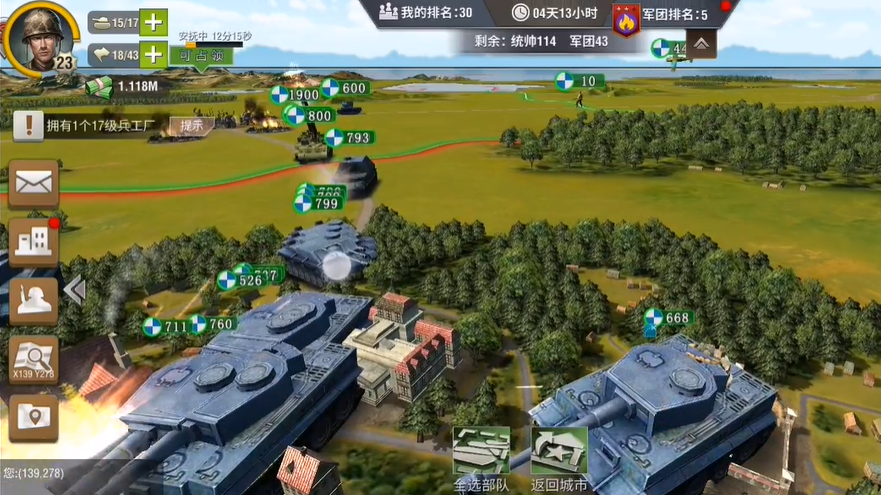Viewport: 881px width, 495px height.
Task: Open the 可占领 occupiable banner
Action: [200, 56]
